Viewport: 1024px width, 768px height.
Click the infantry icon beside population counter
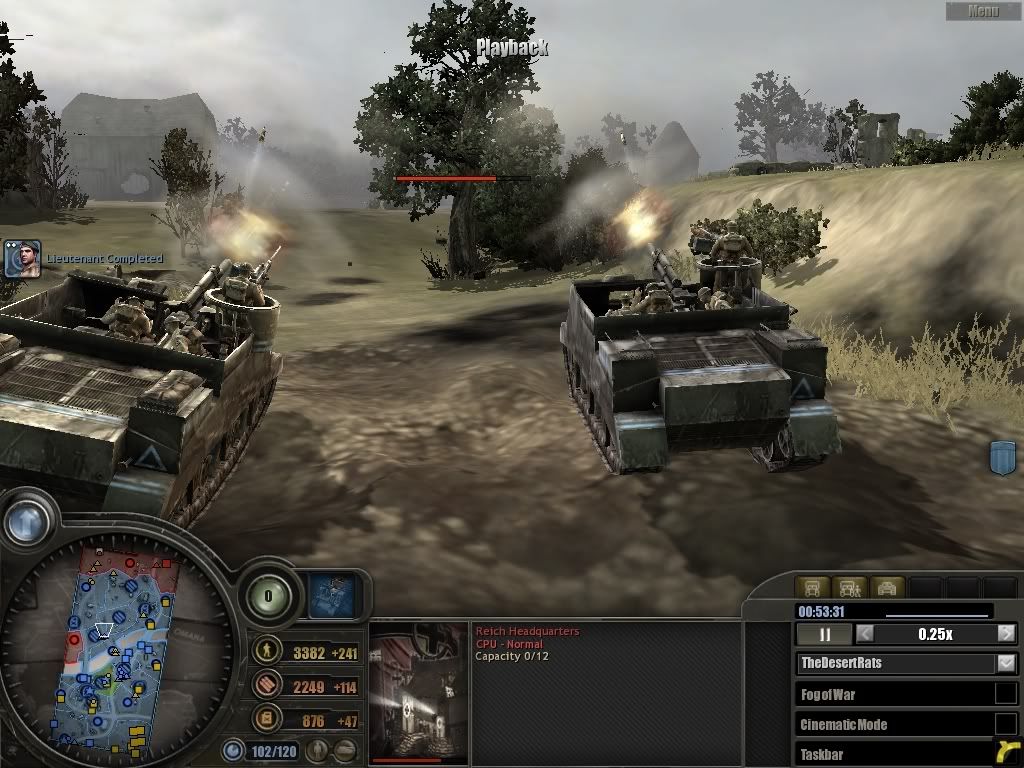317,749
